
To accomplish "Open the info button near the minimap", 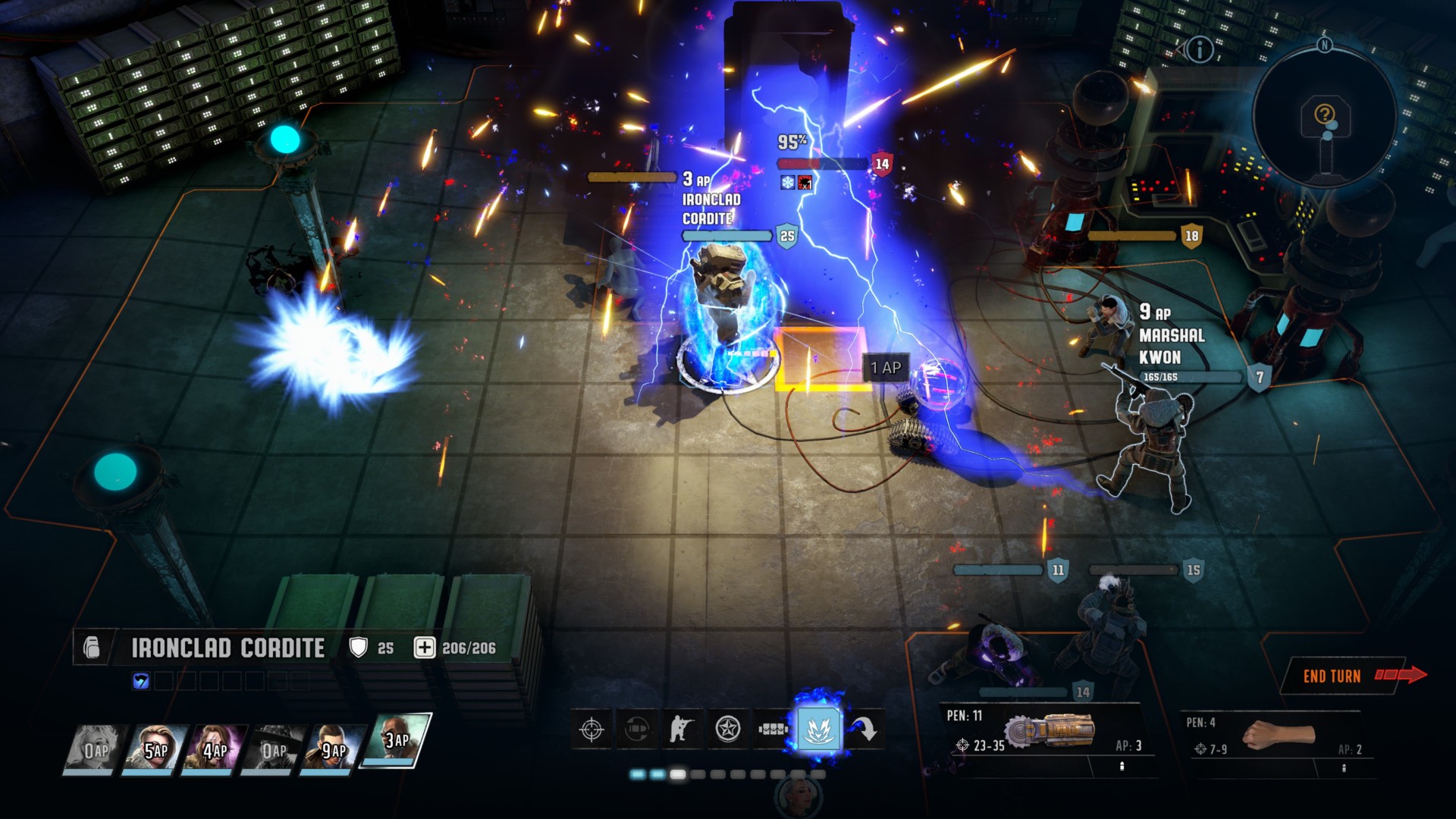I will tap(1200, 51).
